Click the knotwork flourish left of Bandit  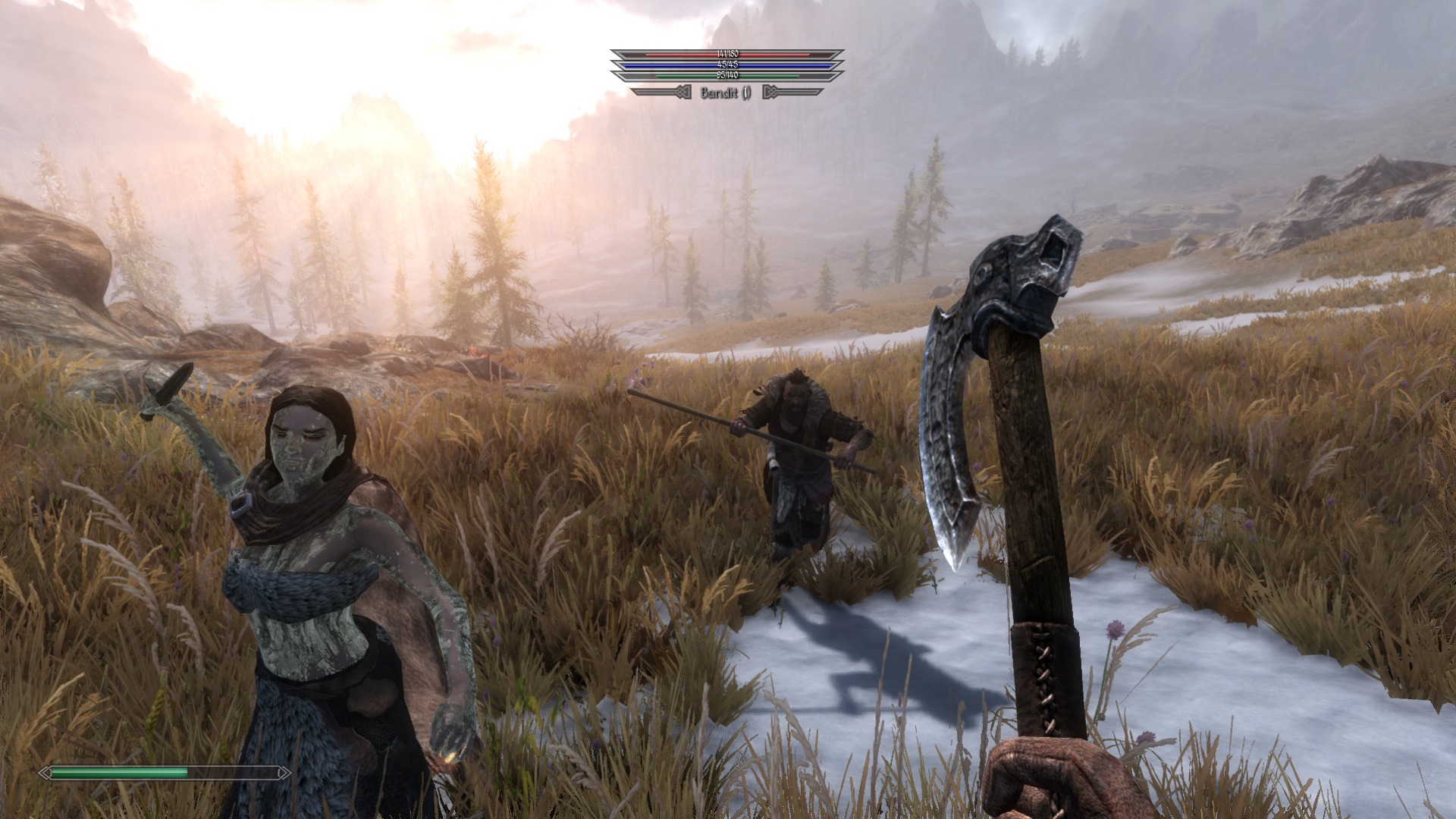682,92
